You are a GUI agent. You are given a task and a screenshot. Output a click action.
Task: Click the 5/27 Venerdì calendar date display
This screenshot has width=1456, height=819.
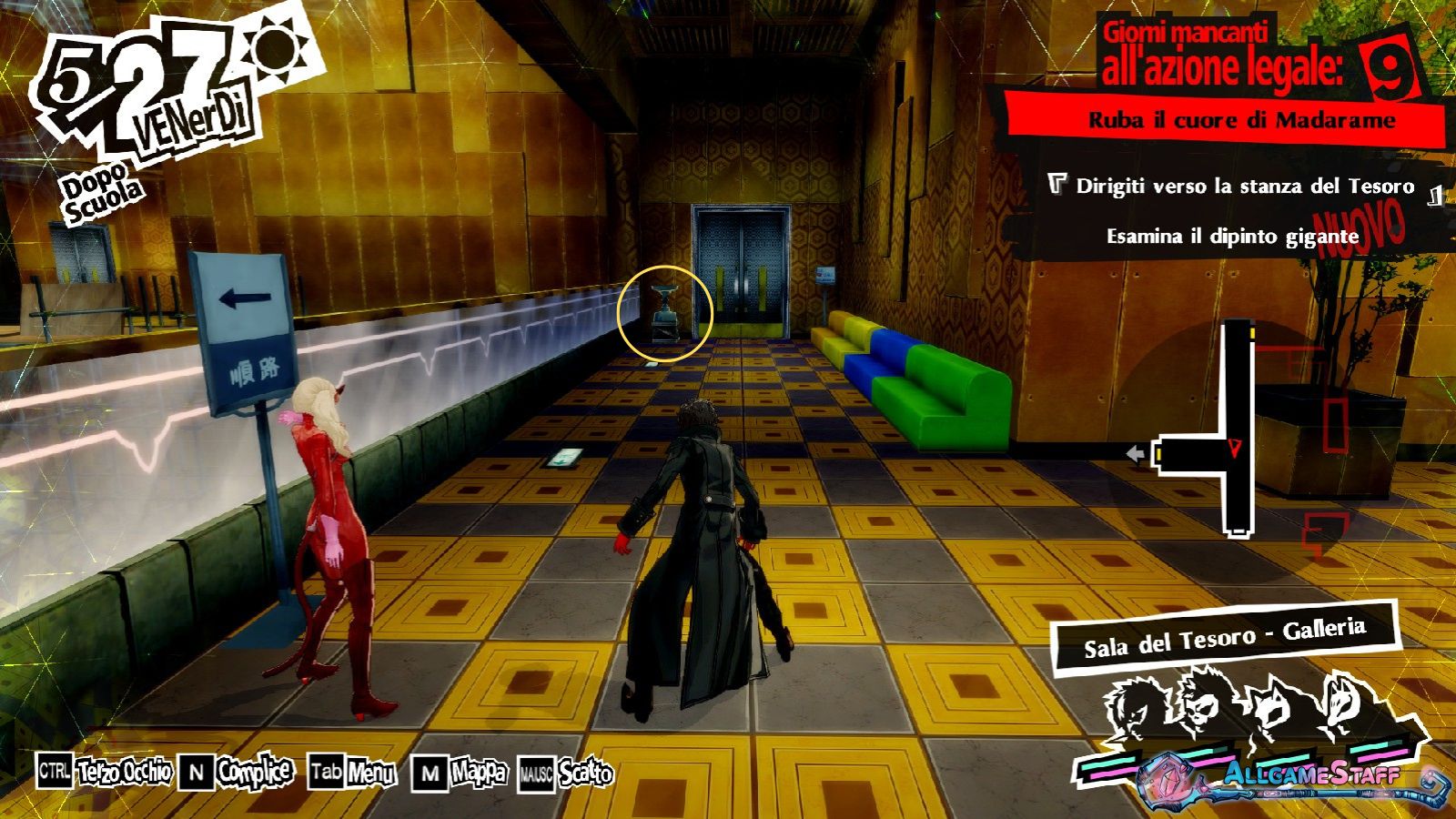(146, 96)
